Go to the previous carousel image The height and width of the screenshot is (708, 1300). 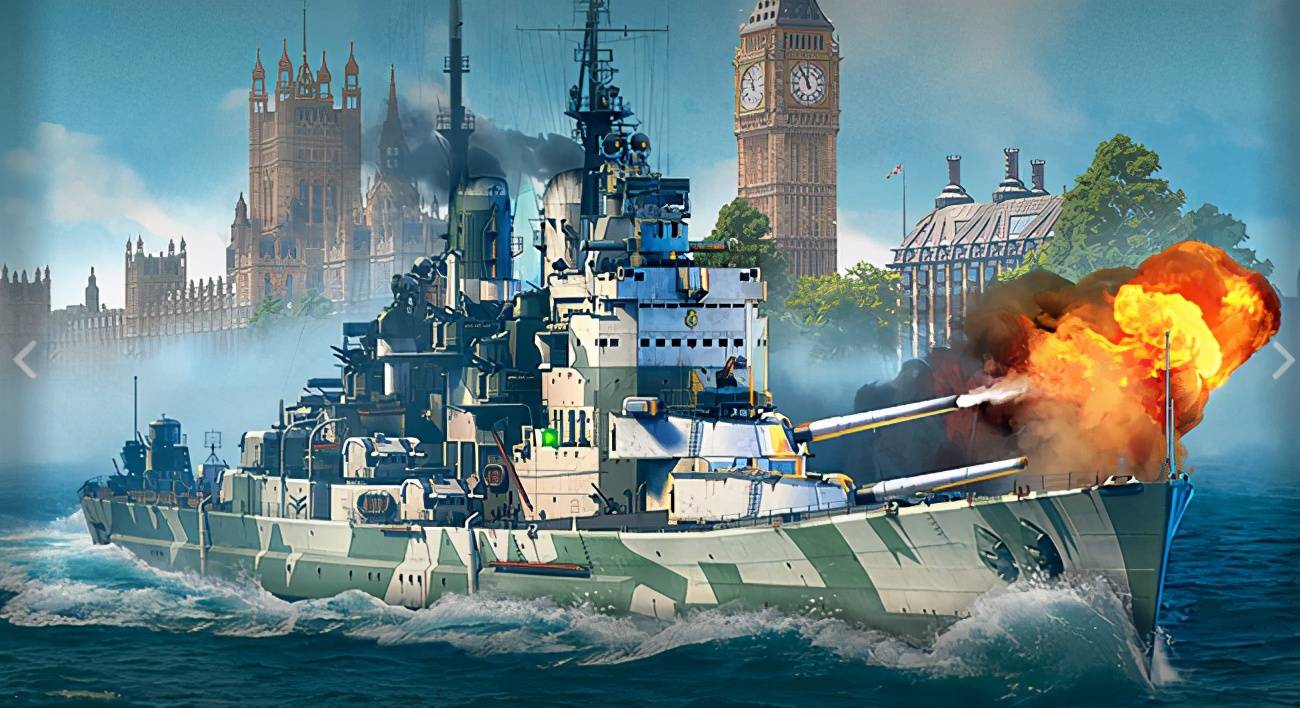pos(25,359)
